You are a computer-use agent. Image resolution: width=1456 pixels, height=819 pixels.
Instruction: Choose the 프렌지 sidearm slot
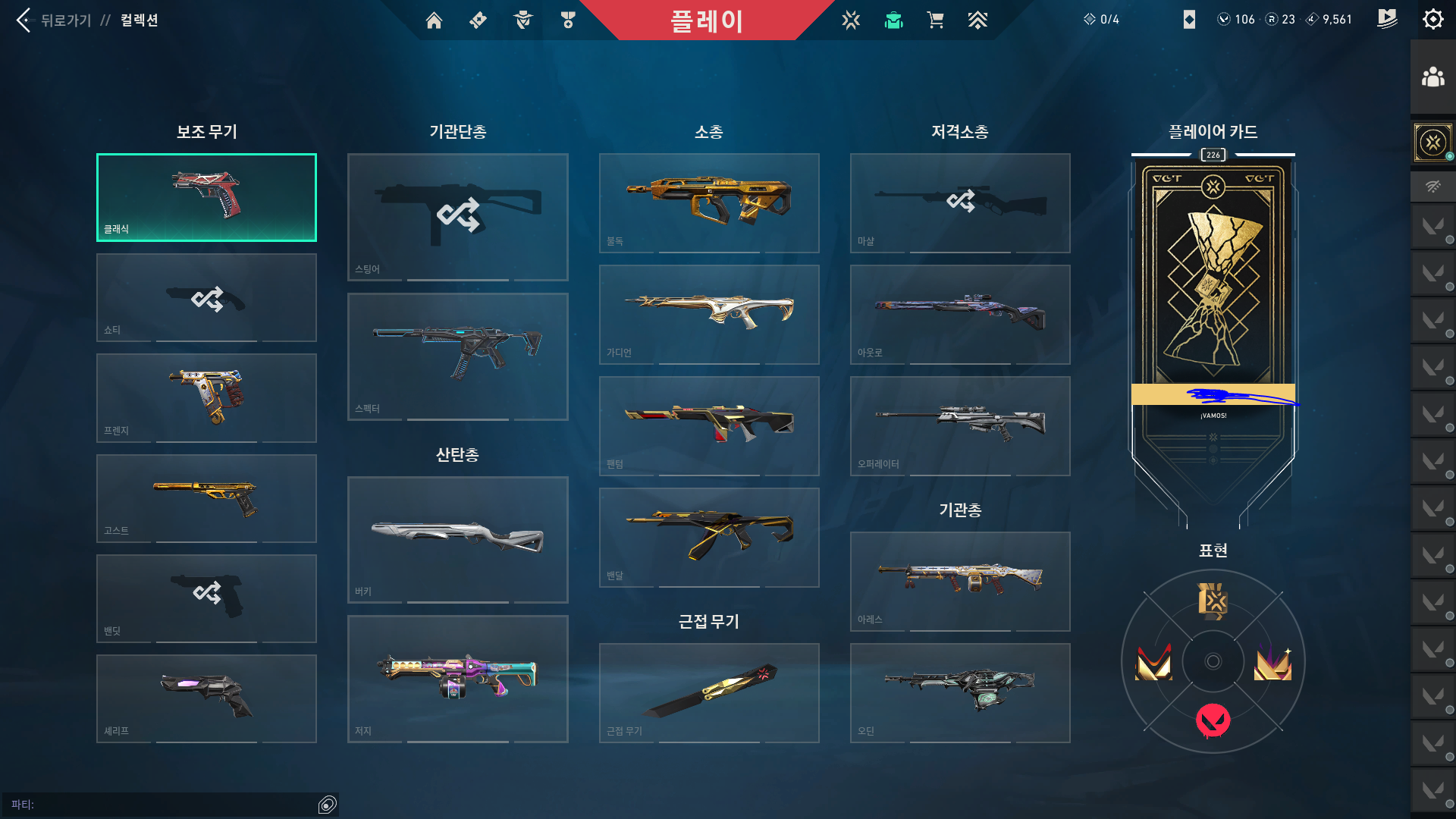click(206, 398)
